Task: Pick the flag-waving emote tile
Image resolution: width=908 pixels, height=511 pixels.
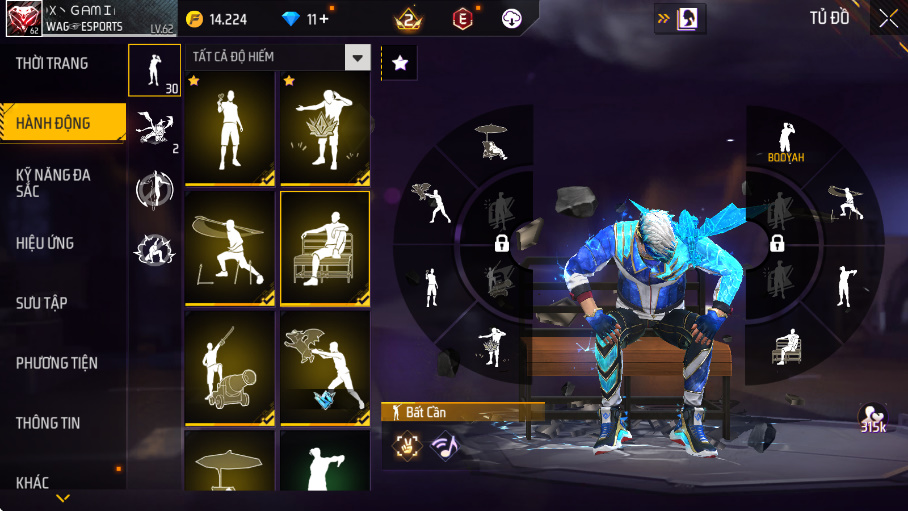Action: coord(229,248)
